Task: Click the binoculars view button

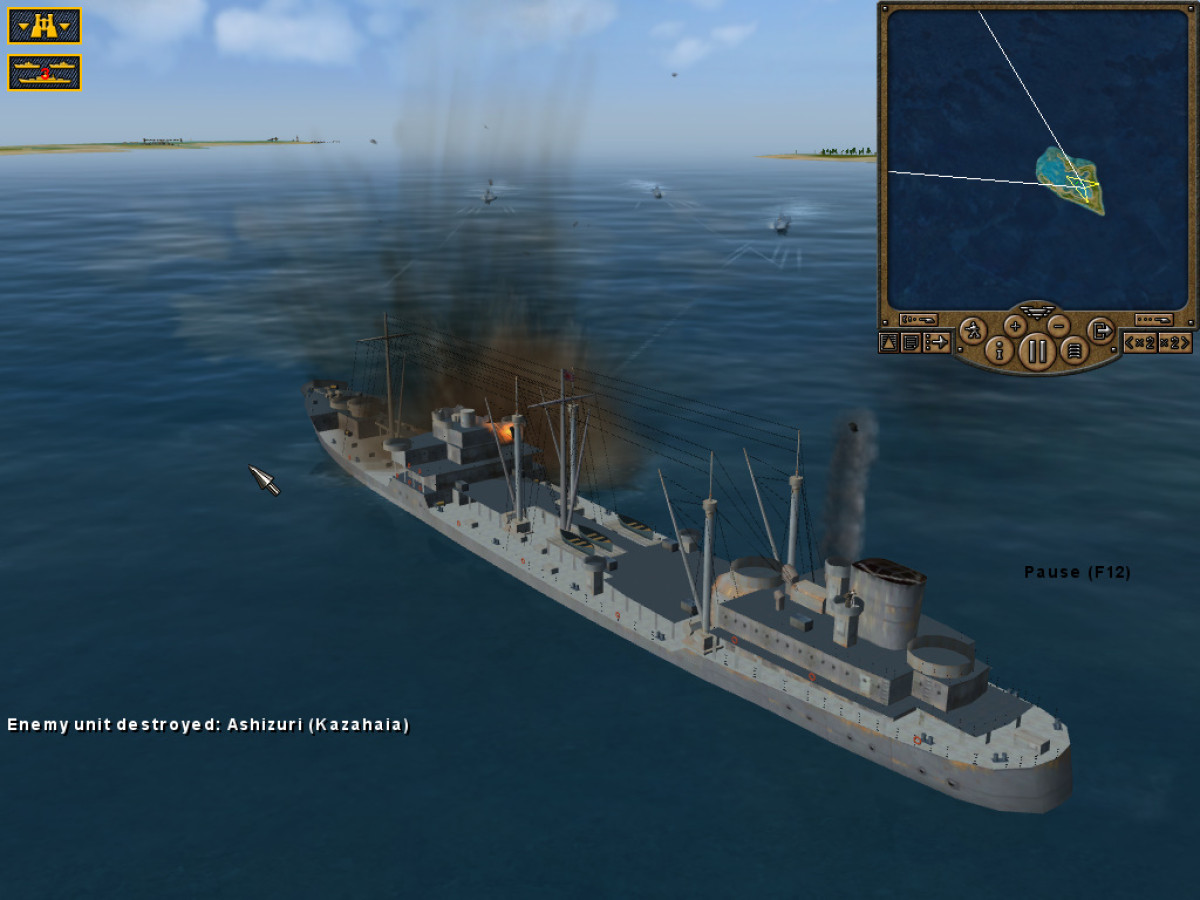Action: point(44,26)
